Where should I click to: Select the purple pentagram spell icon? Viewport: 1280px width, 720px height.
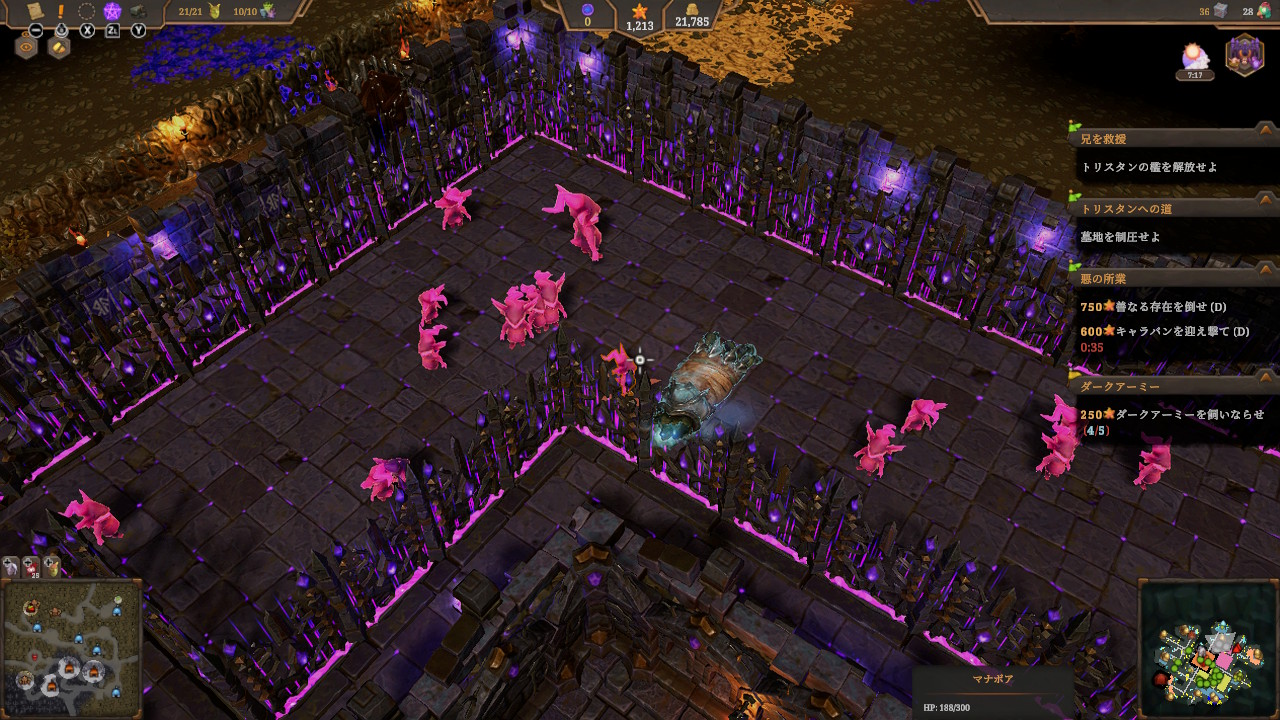[x=113, y=12]
